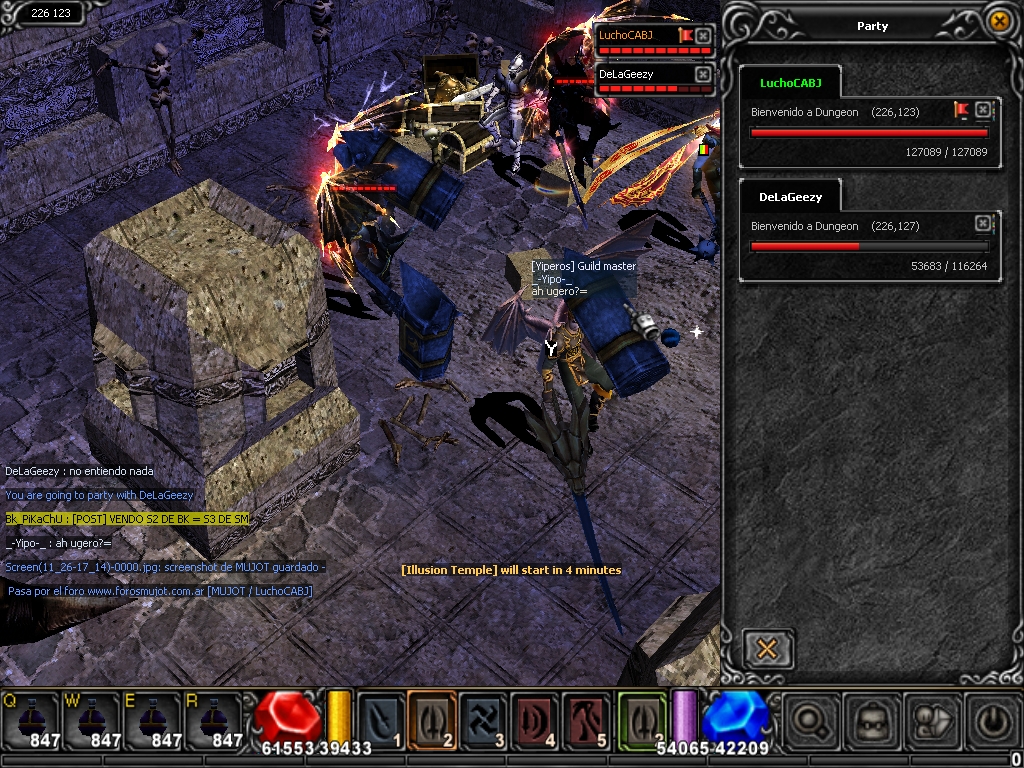Screen dimensions: 1024x768
Task: Activate the pinwheel skill in slot 3
Action: pyautogui.click(x=484, y=720)
